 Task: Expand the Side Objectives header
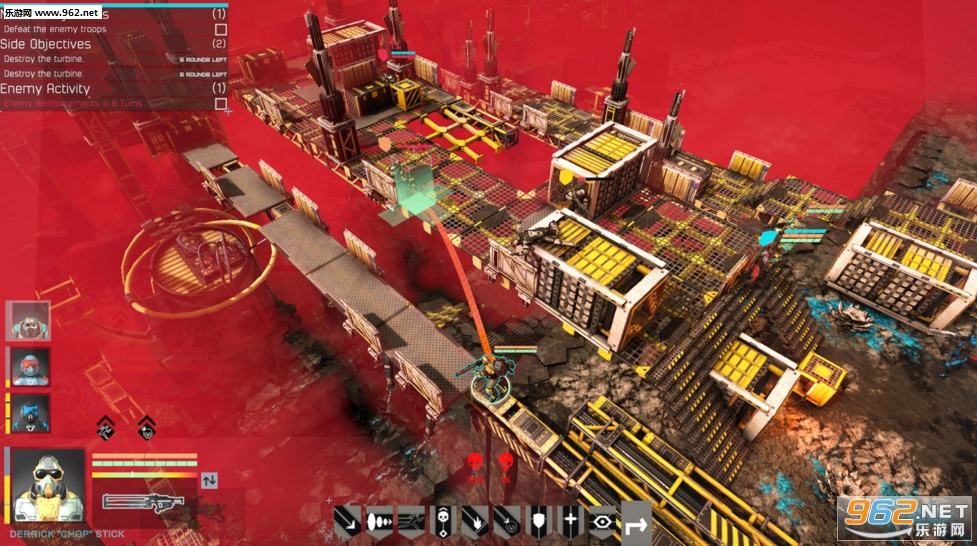point(46,44)
